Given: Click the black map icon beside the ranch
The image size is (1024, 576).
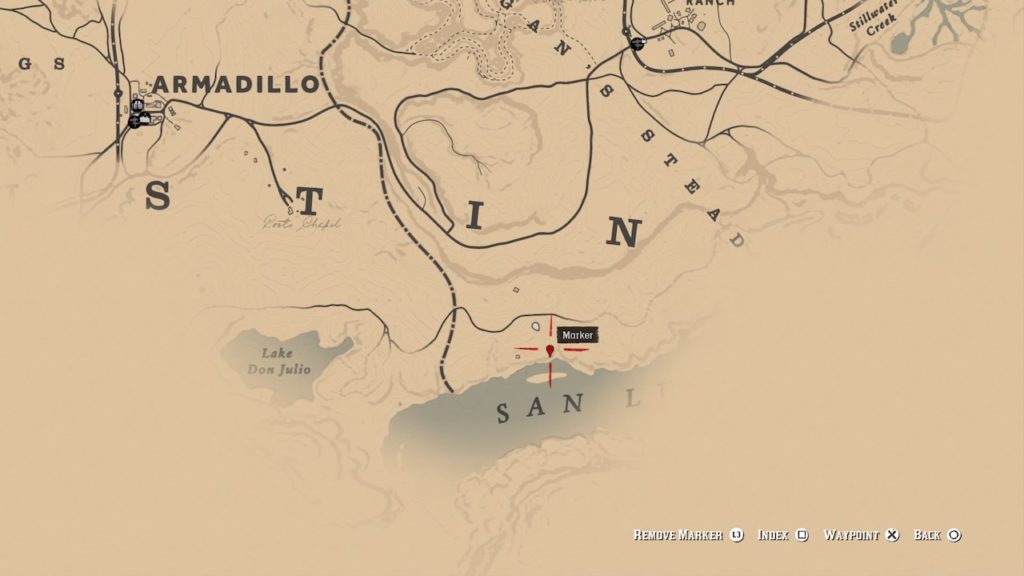Looking at the screenshot, I should [x=637, y=44].
